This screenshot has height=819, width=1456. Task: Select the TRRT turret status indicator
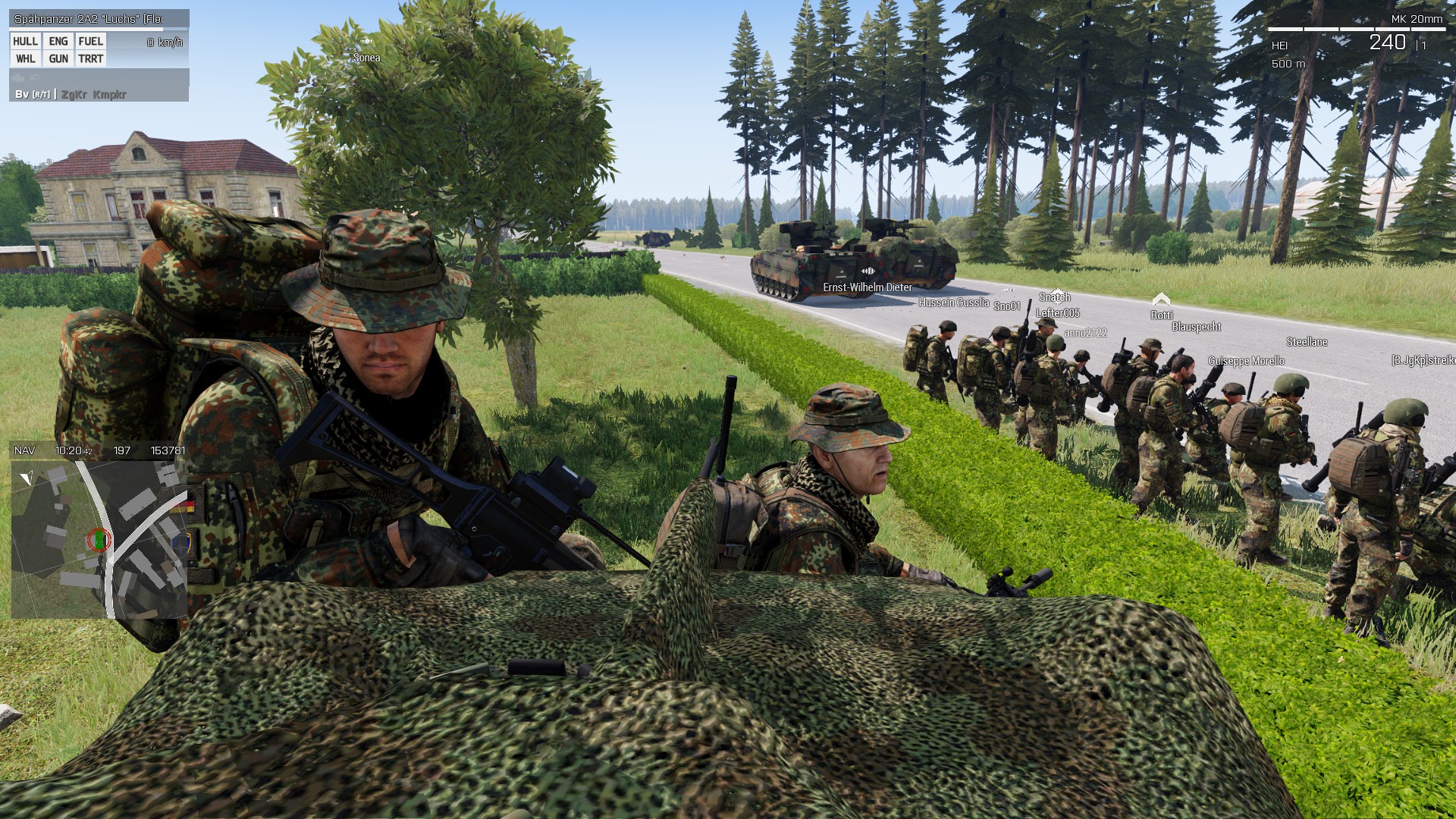(x=90, y=59)
